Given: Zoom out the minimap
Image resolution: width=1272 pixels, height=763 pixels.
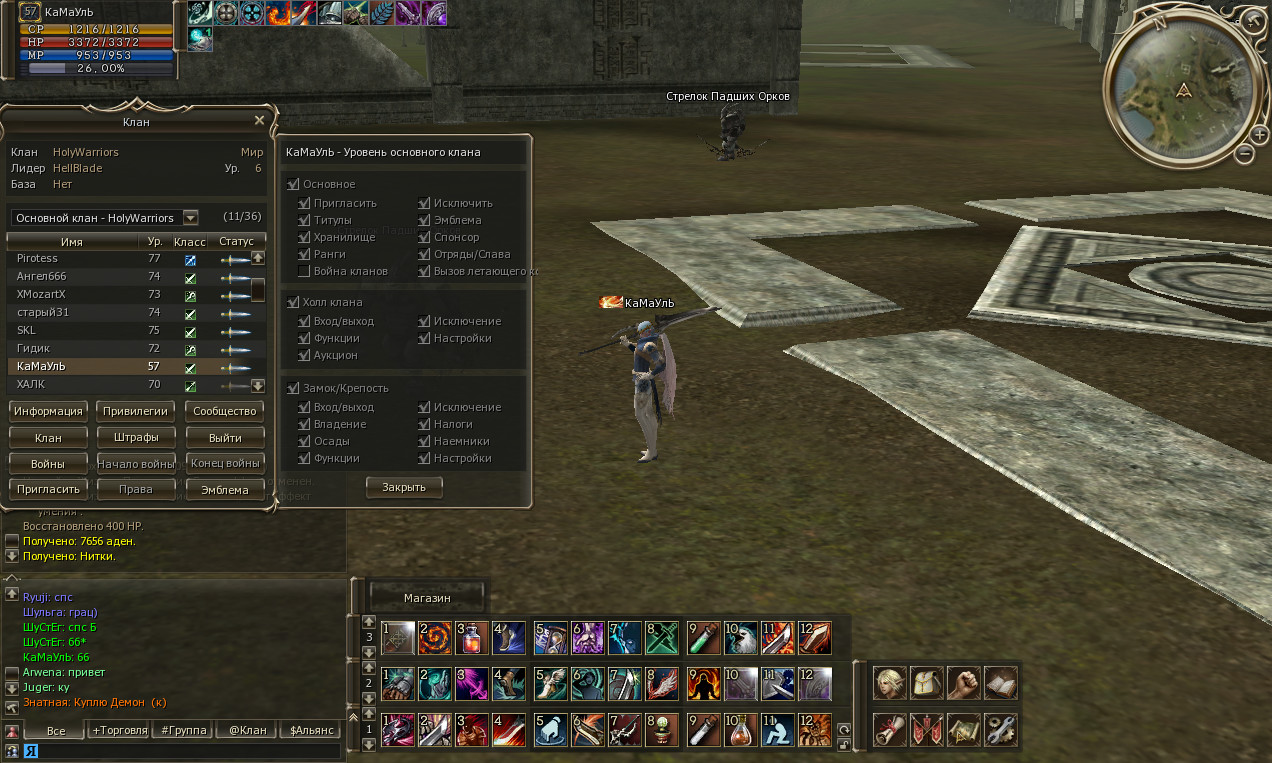Looking at the screenshot, I should [x=1245, y=154].
